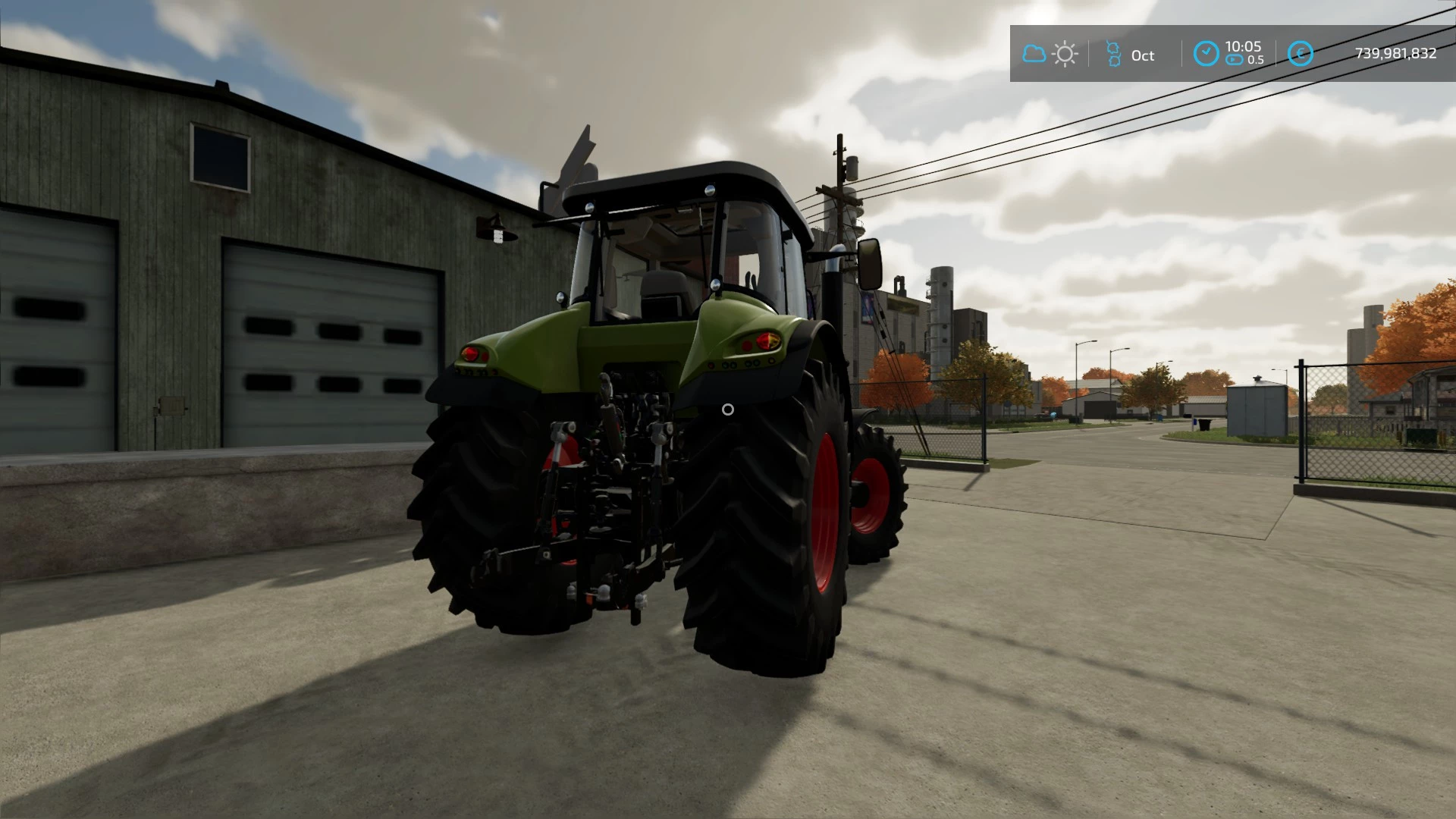Click the cloud weather icon
Screen dimensions: 1456x819
[1034, 54]
